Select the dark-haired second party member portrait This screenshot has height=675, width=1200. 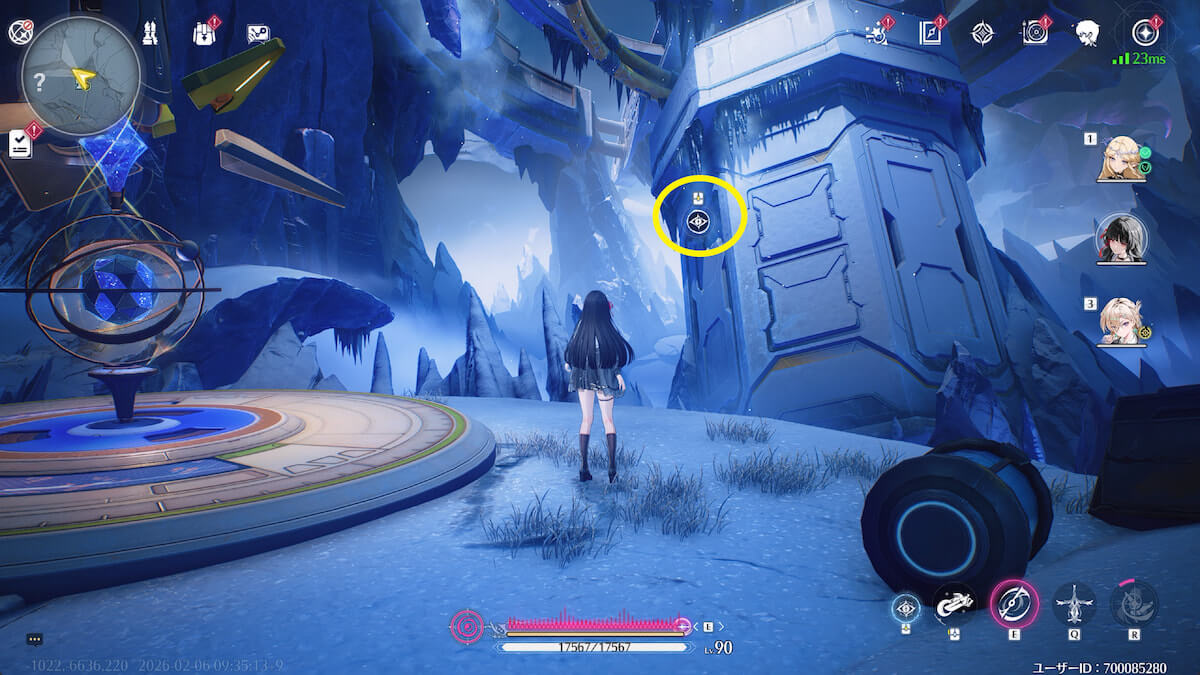[x=1121, y=237]
